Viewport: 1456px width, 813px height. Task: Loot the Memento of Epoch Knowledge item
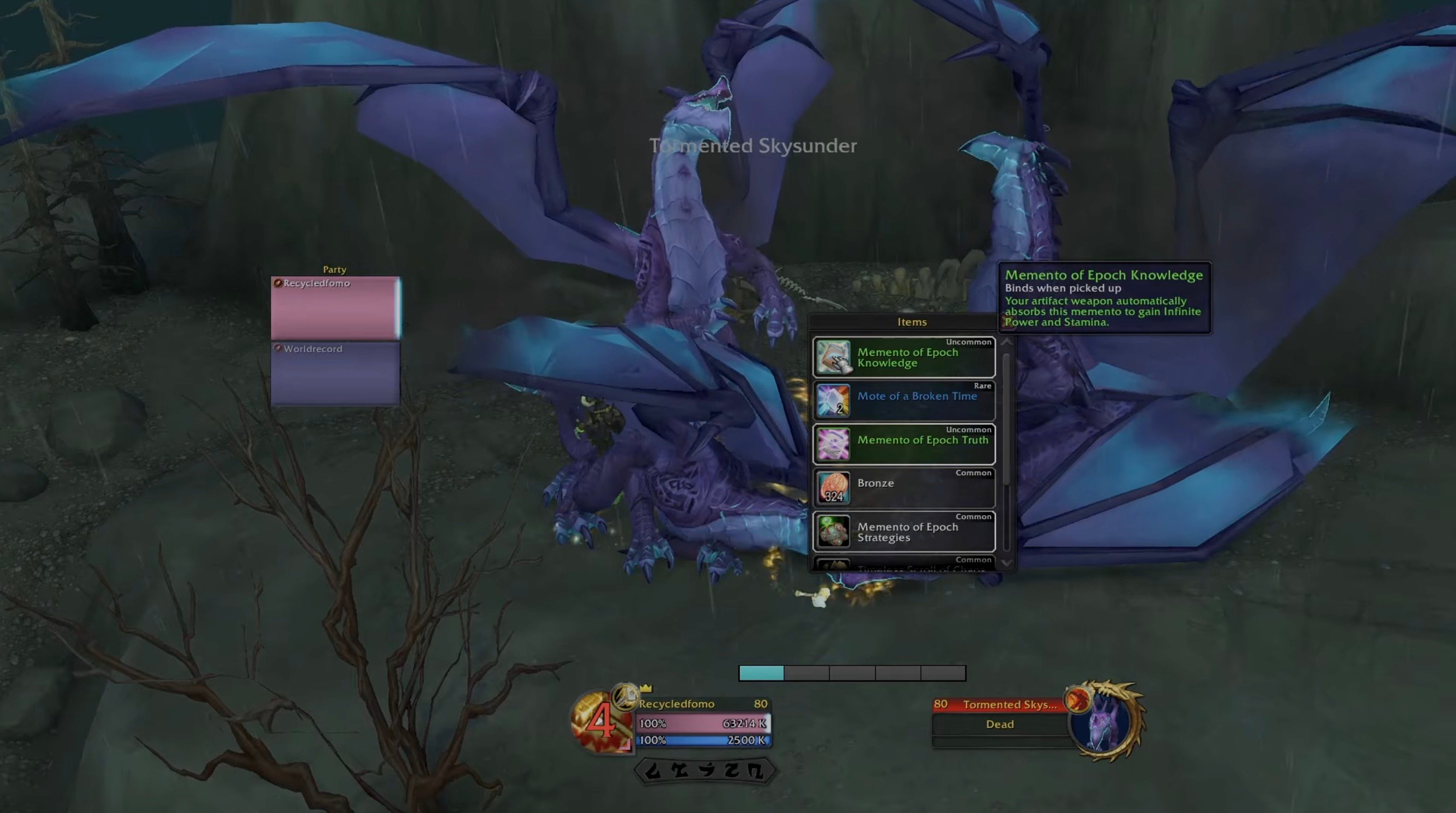click(903, 357)
